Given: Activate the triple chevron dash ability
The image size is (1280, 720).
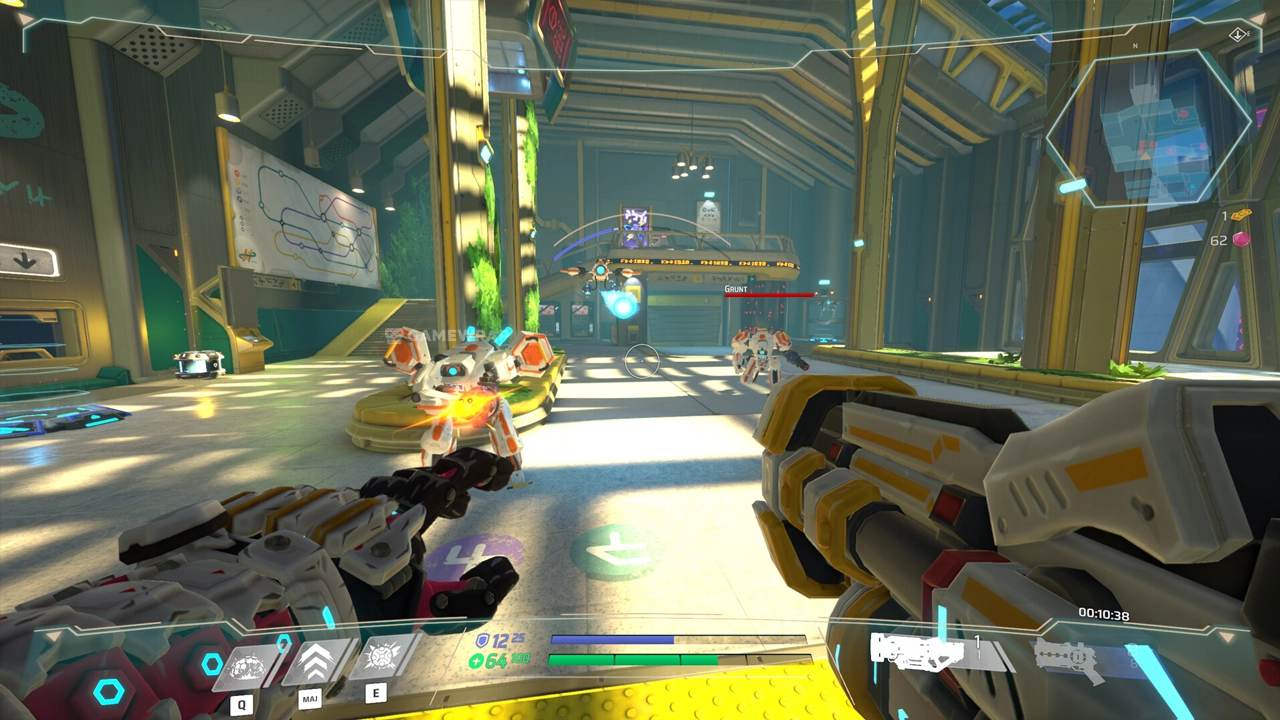Looking at the screenshot, I should pyautogui.click(x=315, y=661).
